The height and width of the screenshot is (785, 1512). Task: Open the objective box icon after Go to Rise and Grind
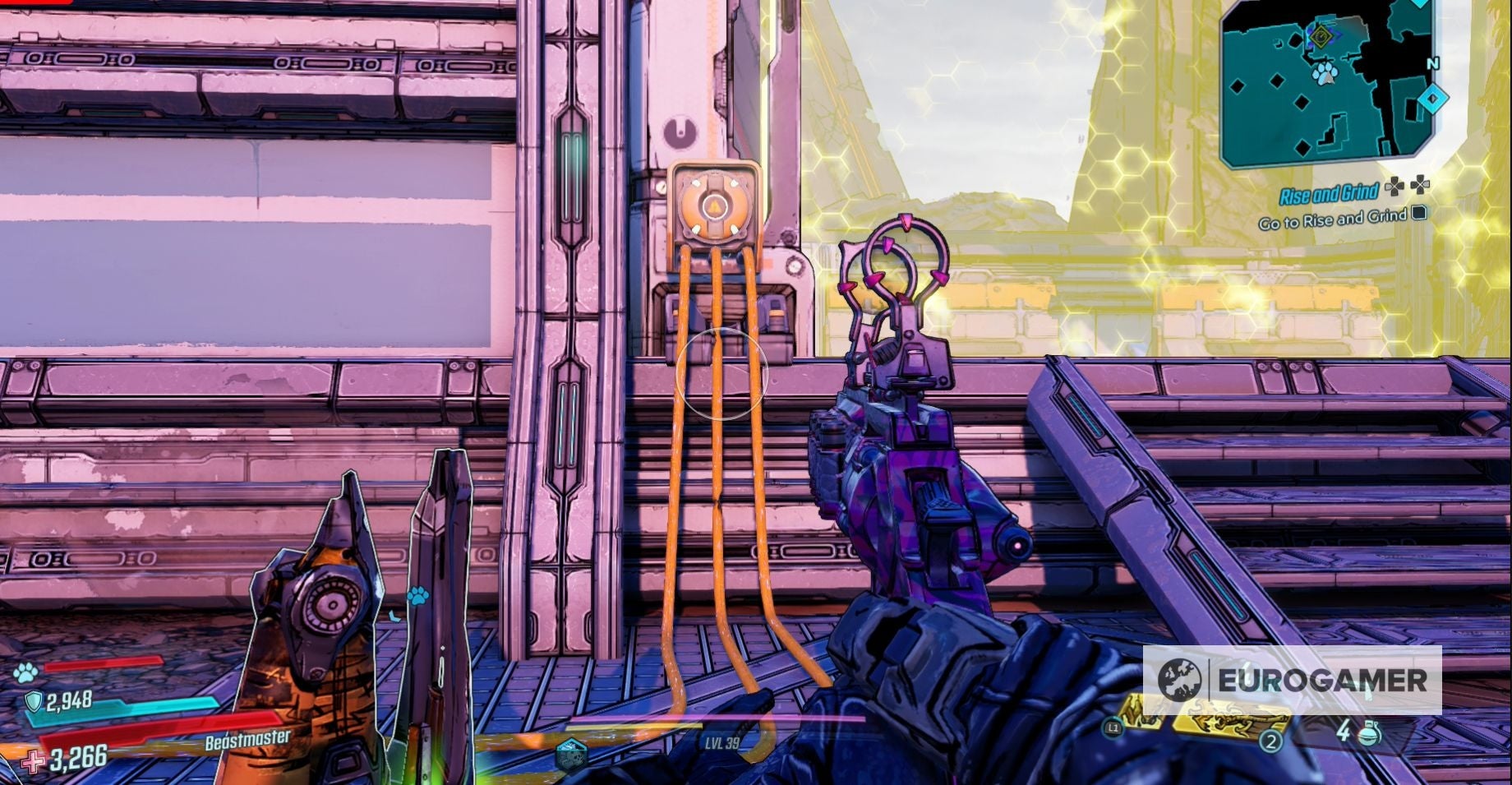(x=1420, y=215)
